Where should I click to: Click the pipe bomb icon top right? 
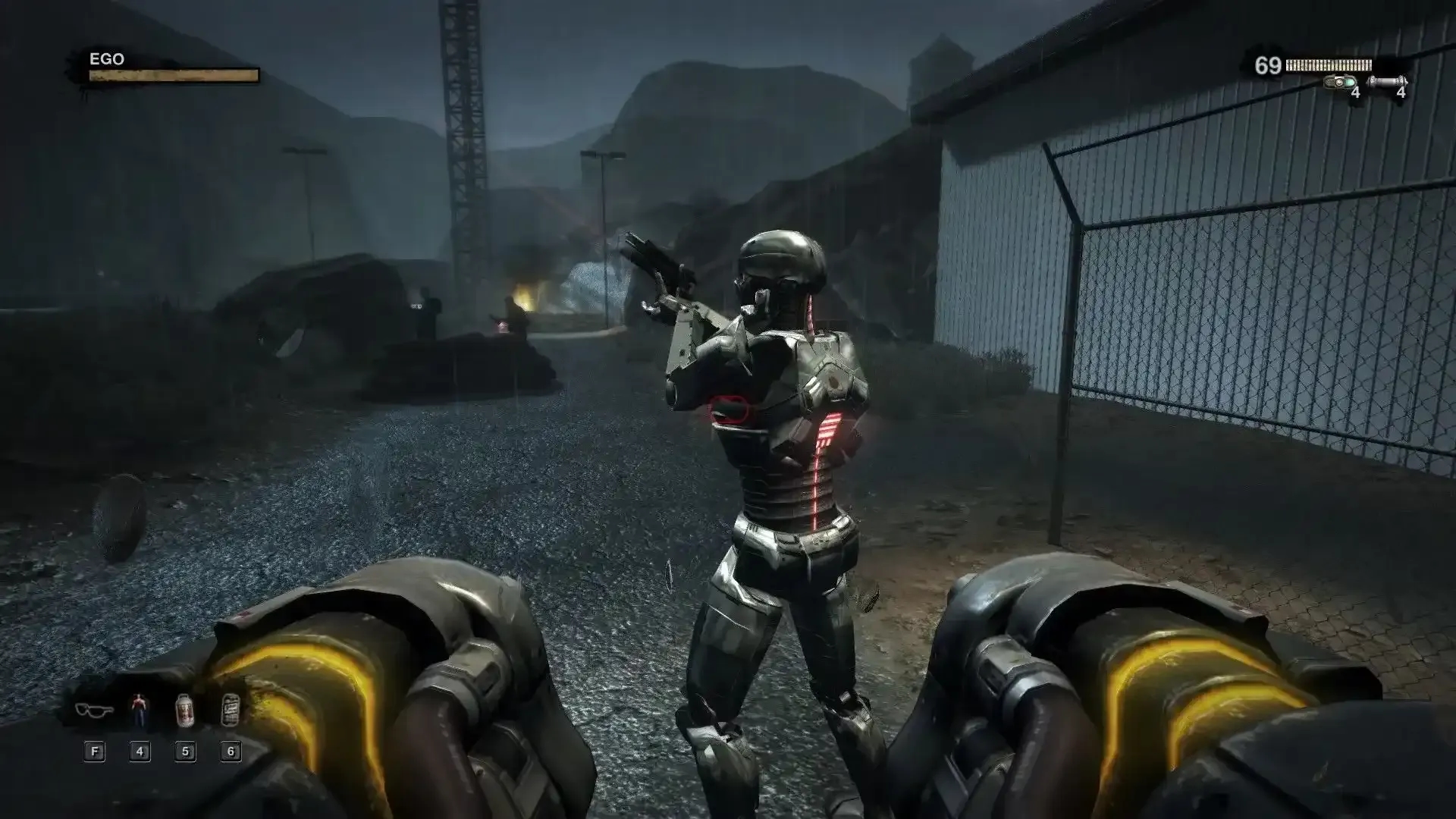point(1386,80)
